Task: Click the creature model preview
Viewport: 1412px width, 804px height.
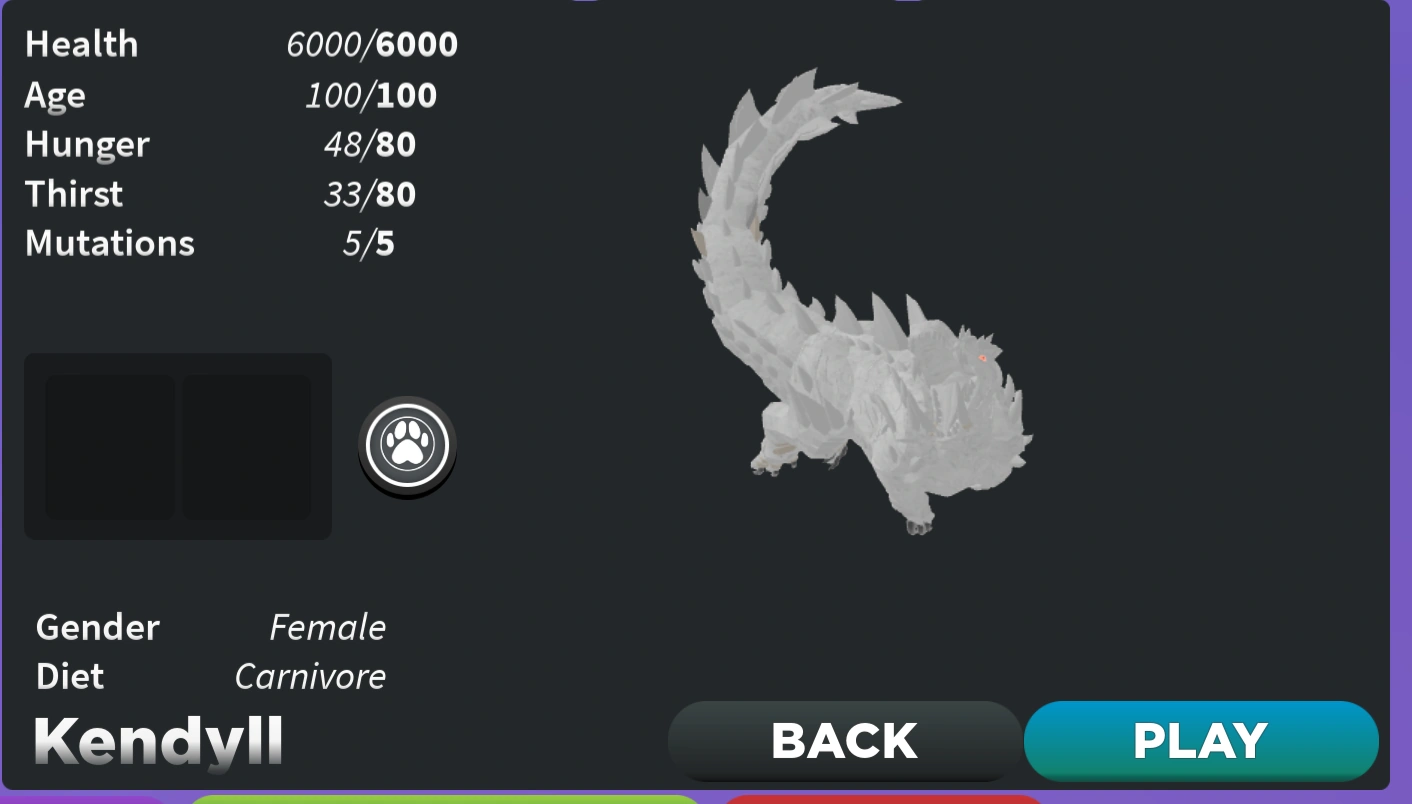Action: click(x=880, y=300)
